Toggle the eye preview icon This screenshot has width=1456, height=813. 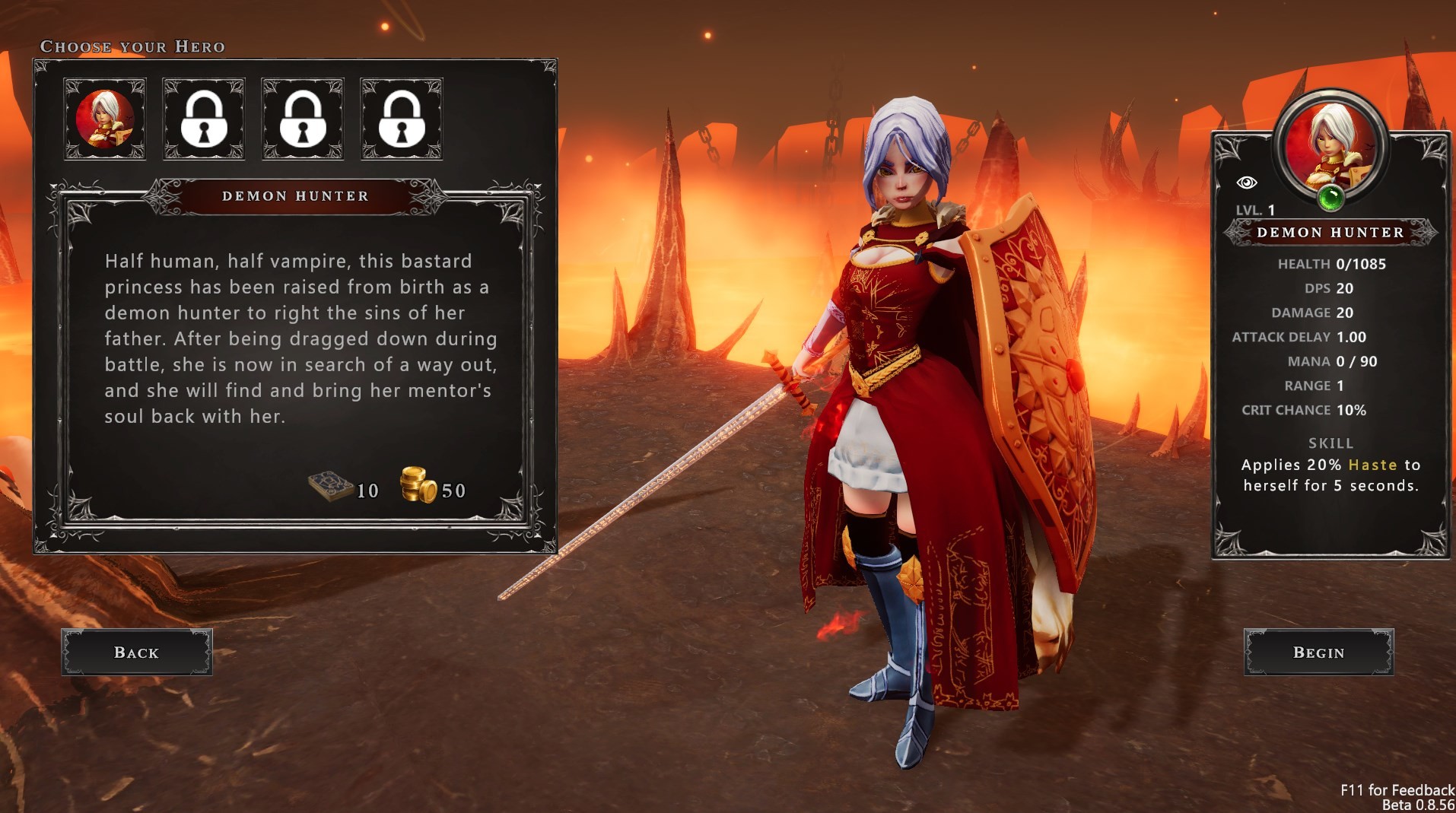tap(1248, 181)
